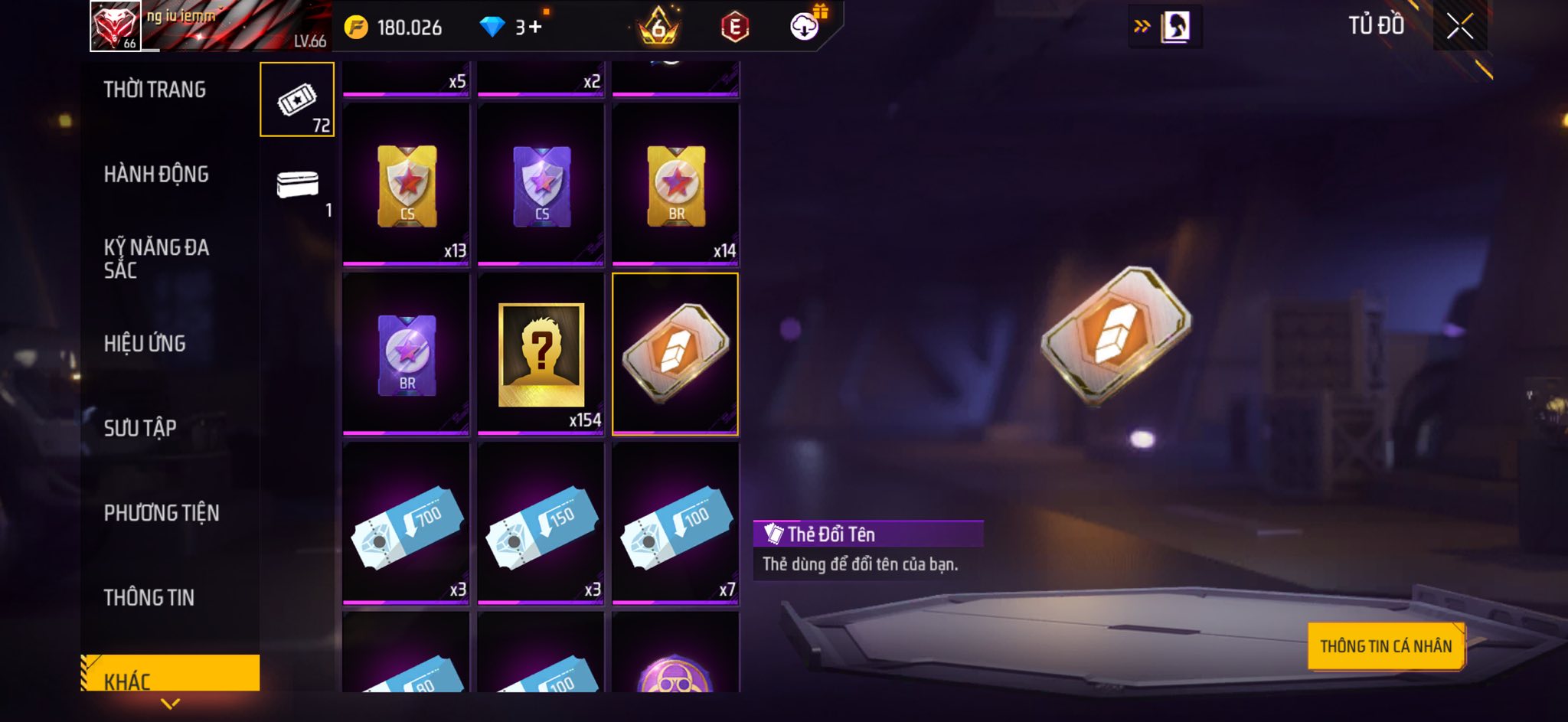
Task: Open the ticket sub-category with 72 items
Action: coord(297,100)
